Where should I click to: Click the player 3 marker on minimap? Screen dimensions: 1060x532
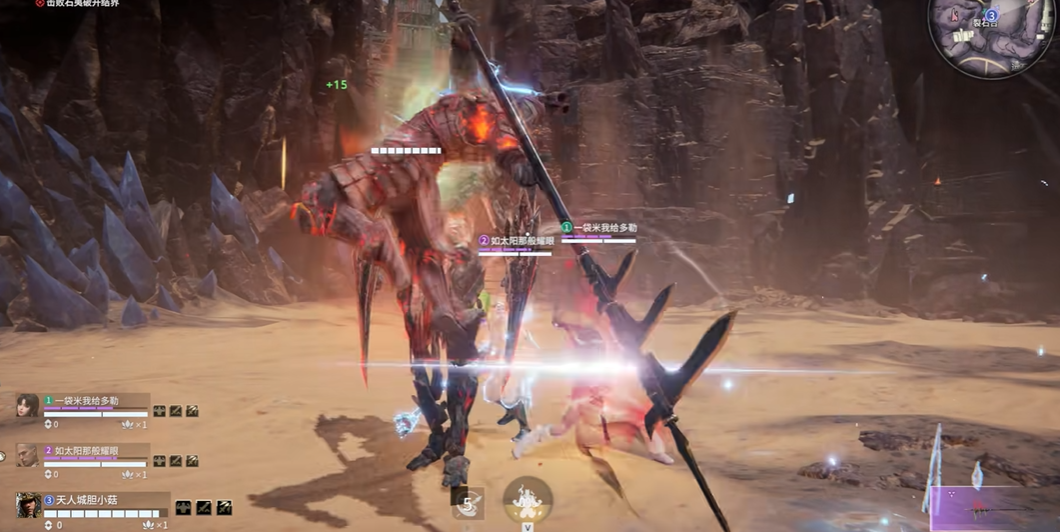[991, 16]
